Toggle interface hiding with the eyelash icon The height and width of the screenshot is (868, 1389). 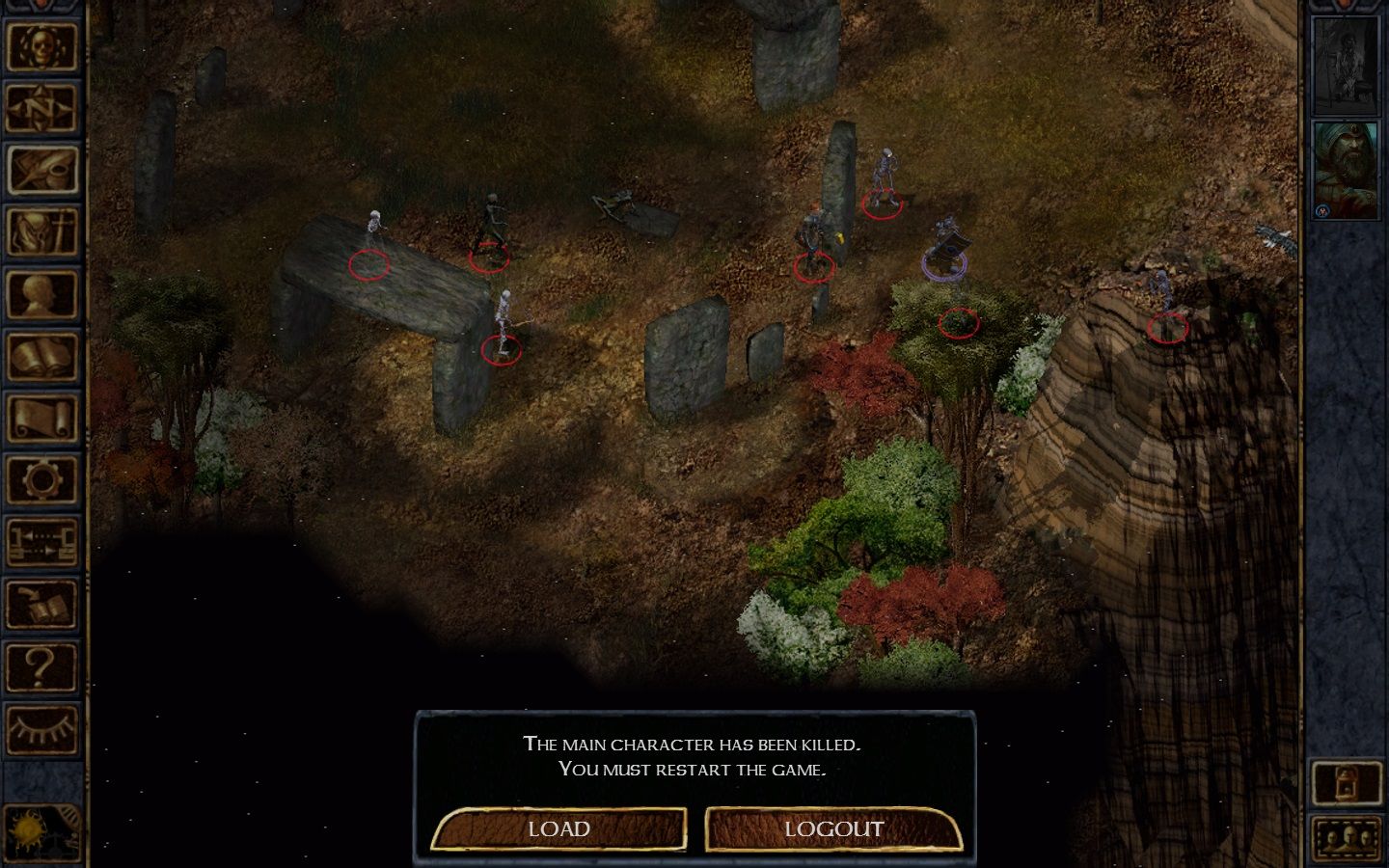pos(42,727)
